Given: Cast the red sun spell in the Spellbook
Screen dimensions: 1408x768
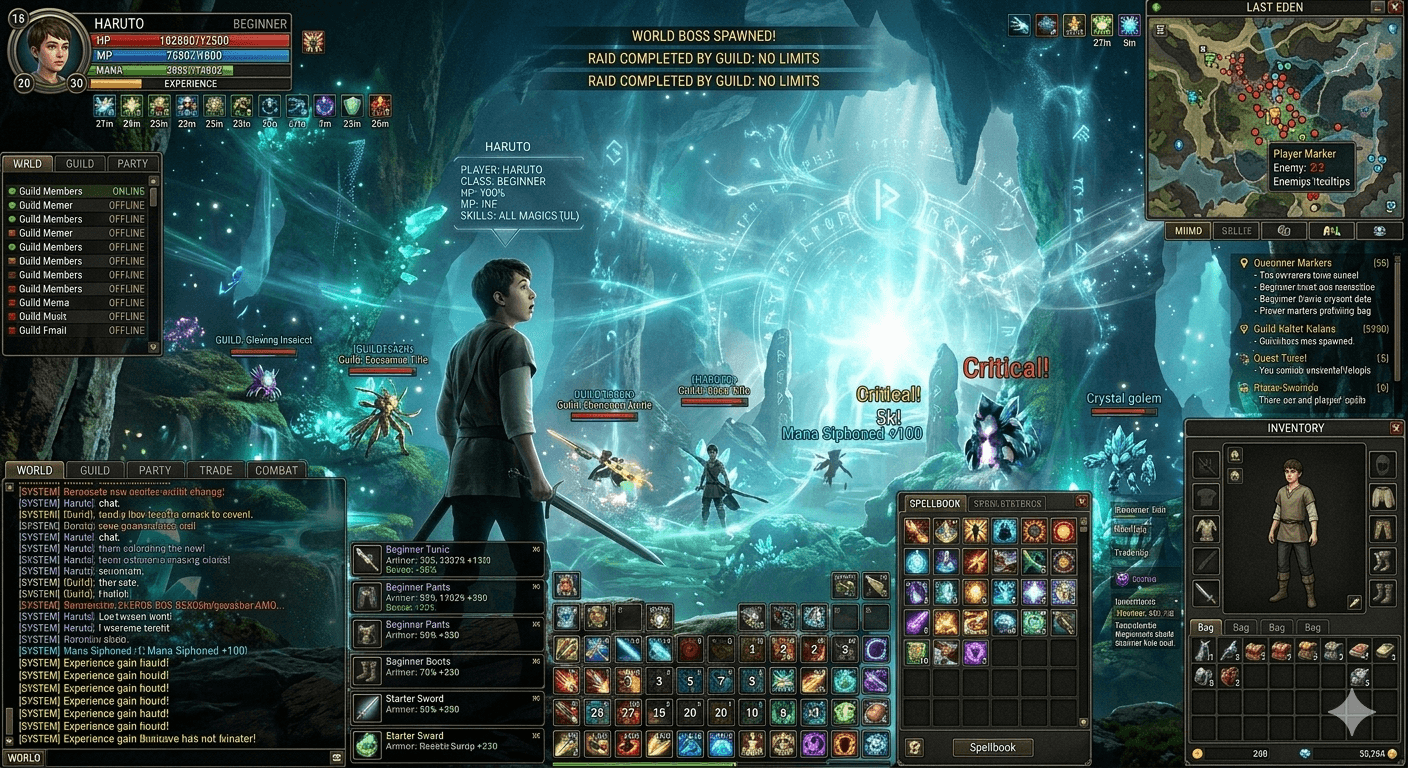Looking at the screenshot, I should (1062, 531).
